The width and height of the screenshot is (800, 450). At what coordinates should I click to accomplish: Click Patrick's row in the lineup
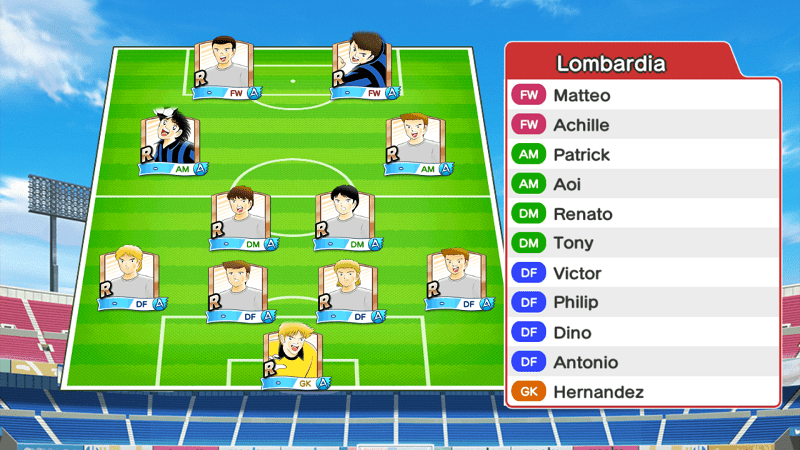642,155
